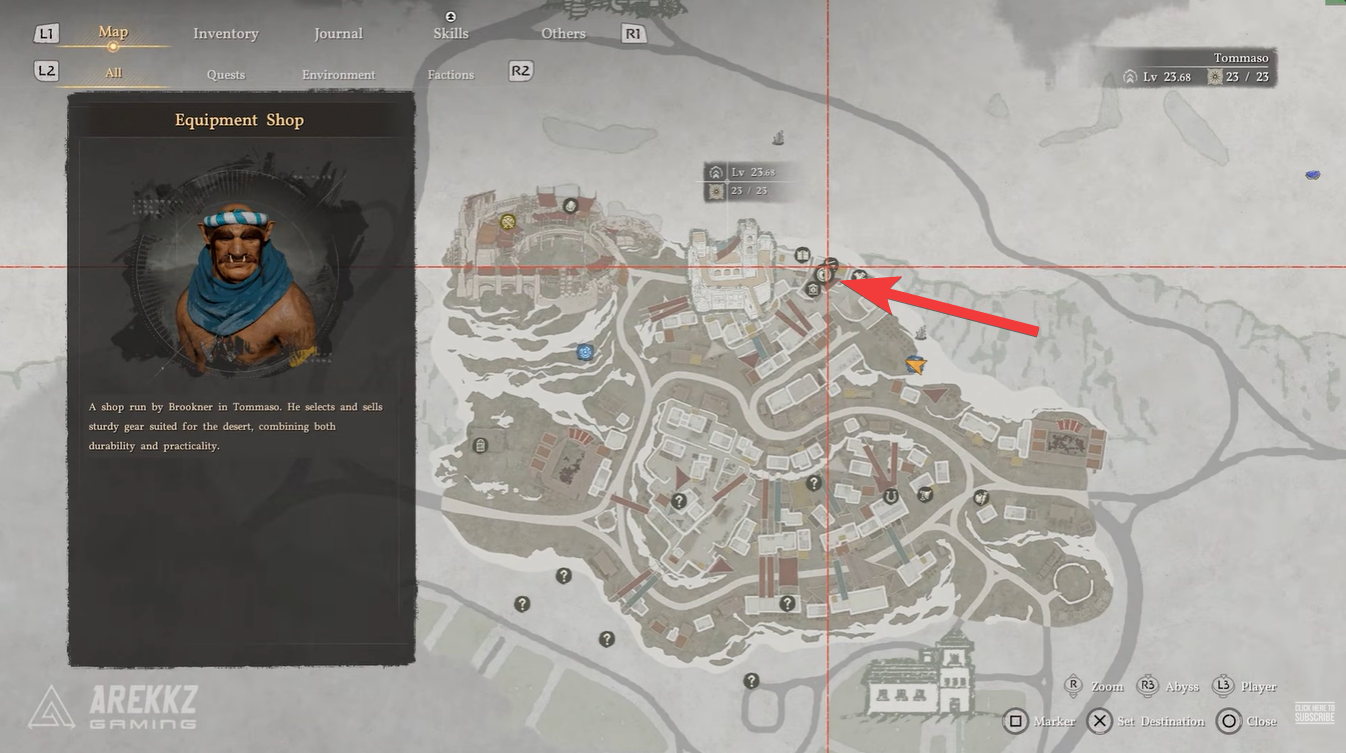Click the yellow marker in the arena
Image resolution: width=1346 pixels, height=753 pixels.
508,222
